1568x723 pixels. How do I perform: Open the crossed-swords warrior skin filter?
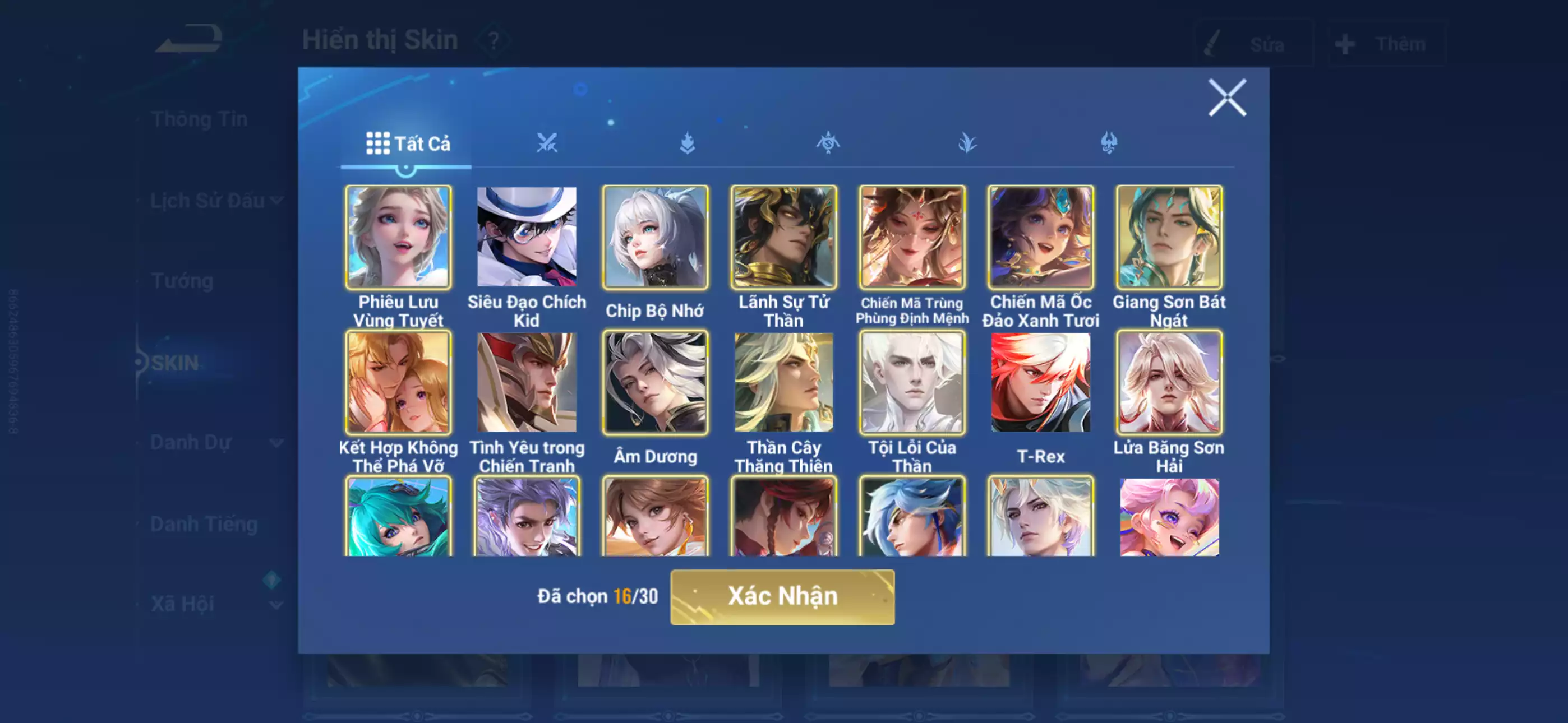coord(548,142)
